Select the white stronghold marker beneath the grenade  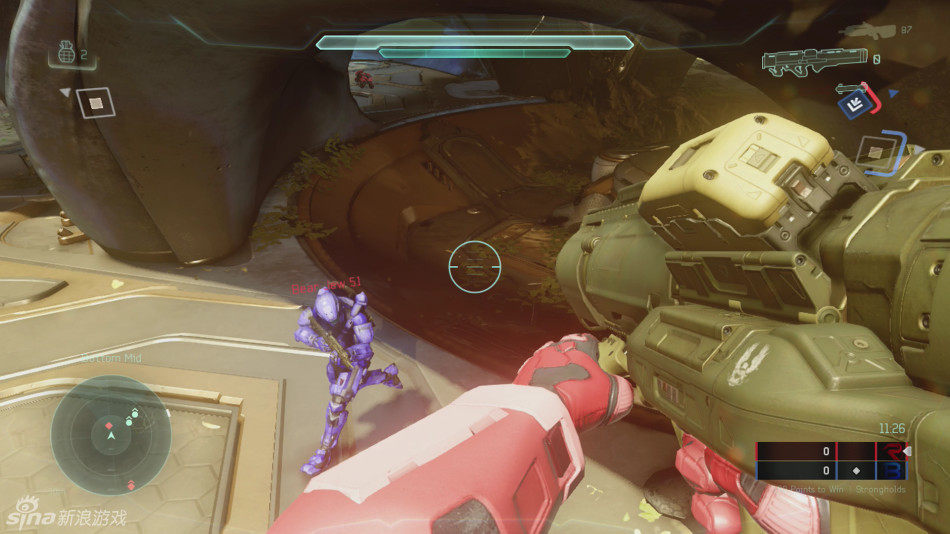(95, 102)
